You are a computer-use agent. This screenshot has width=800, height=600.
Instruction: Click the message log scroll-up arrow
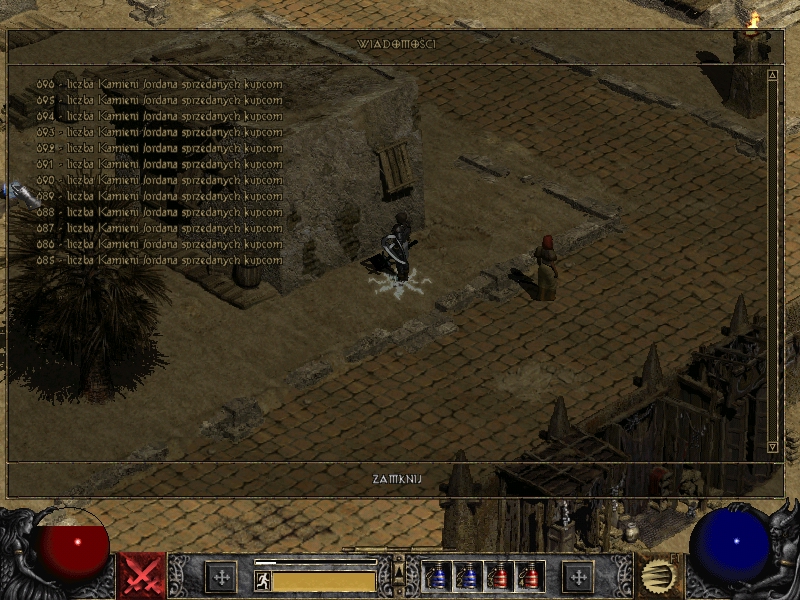pyautogui.click(x=772, y=75)
